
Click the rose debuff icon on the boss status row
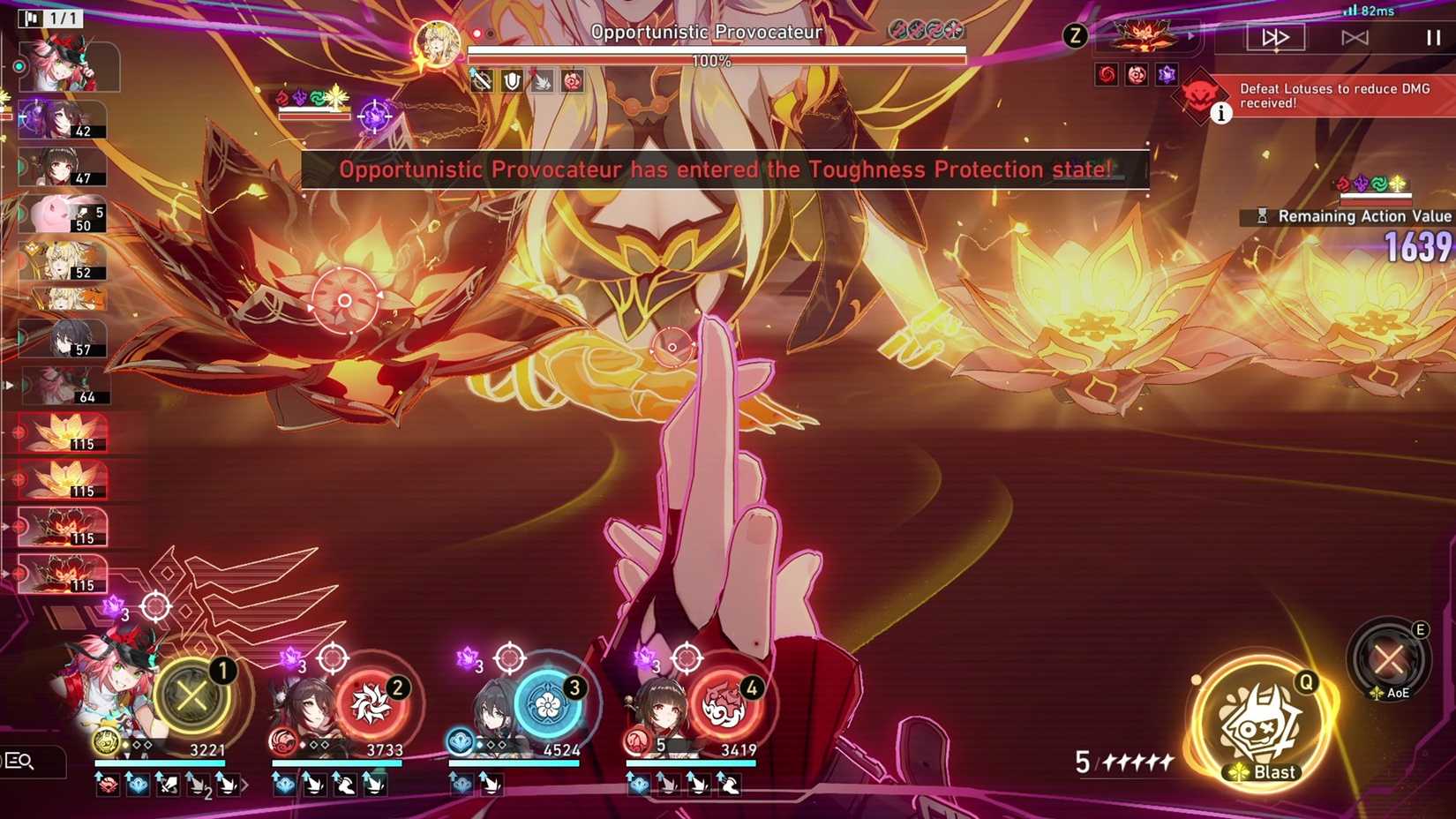[x=570, y=82]
